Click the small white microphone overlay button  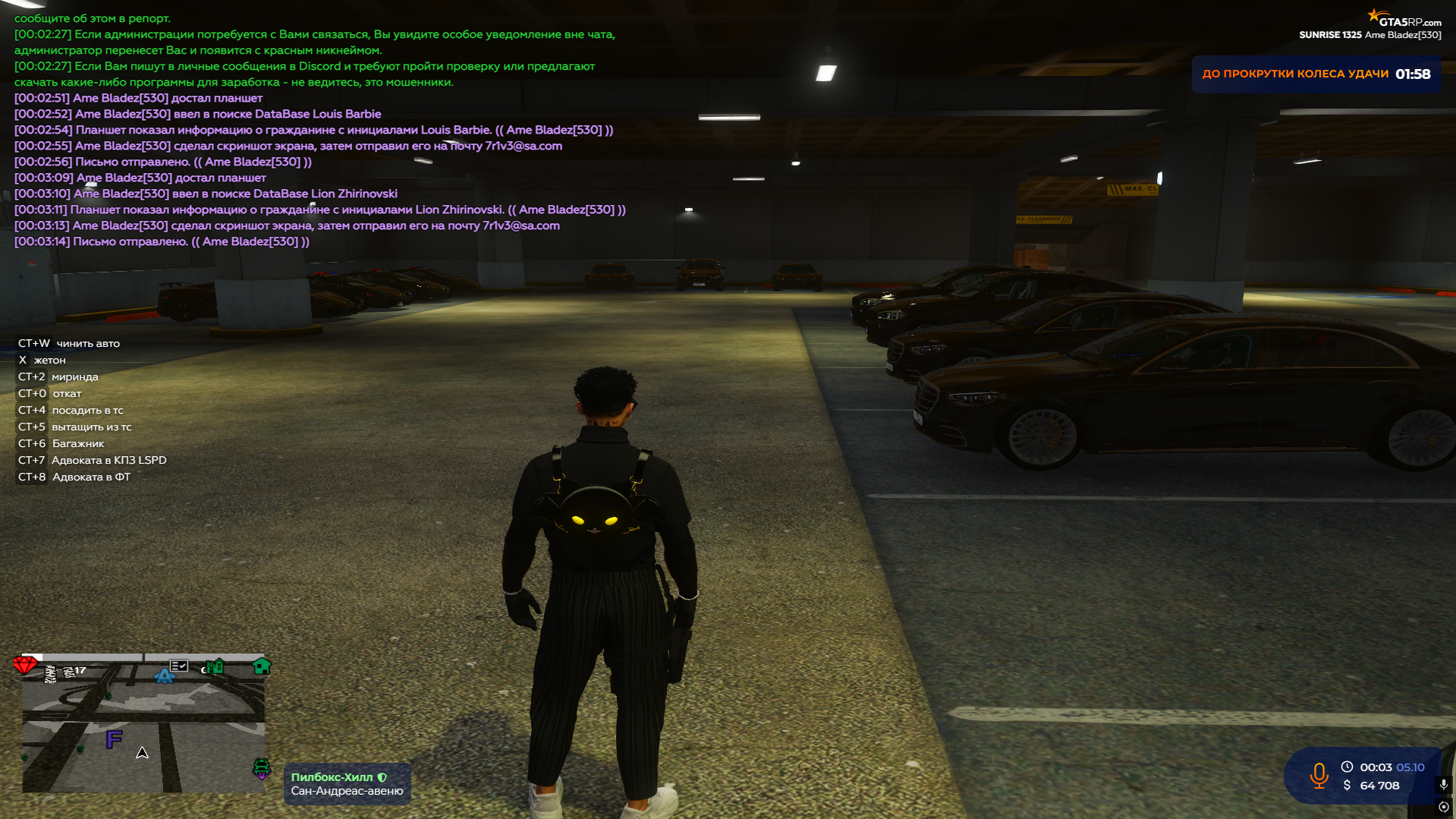(1443, 784)
